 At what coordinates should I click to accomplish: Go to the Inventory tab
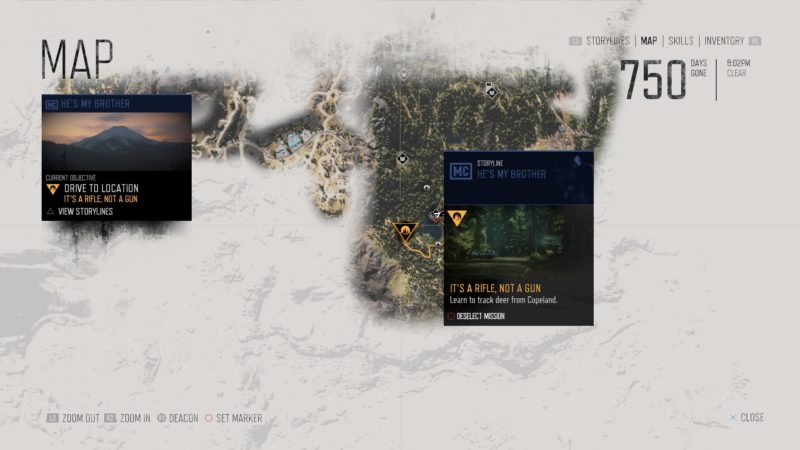pos(724,41)
